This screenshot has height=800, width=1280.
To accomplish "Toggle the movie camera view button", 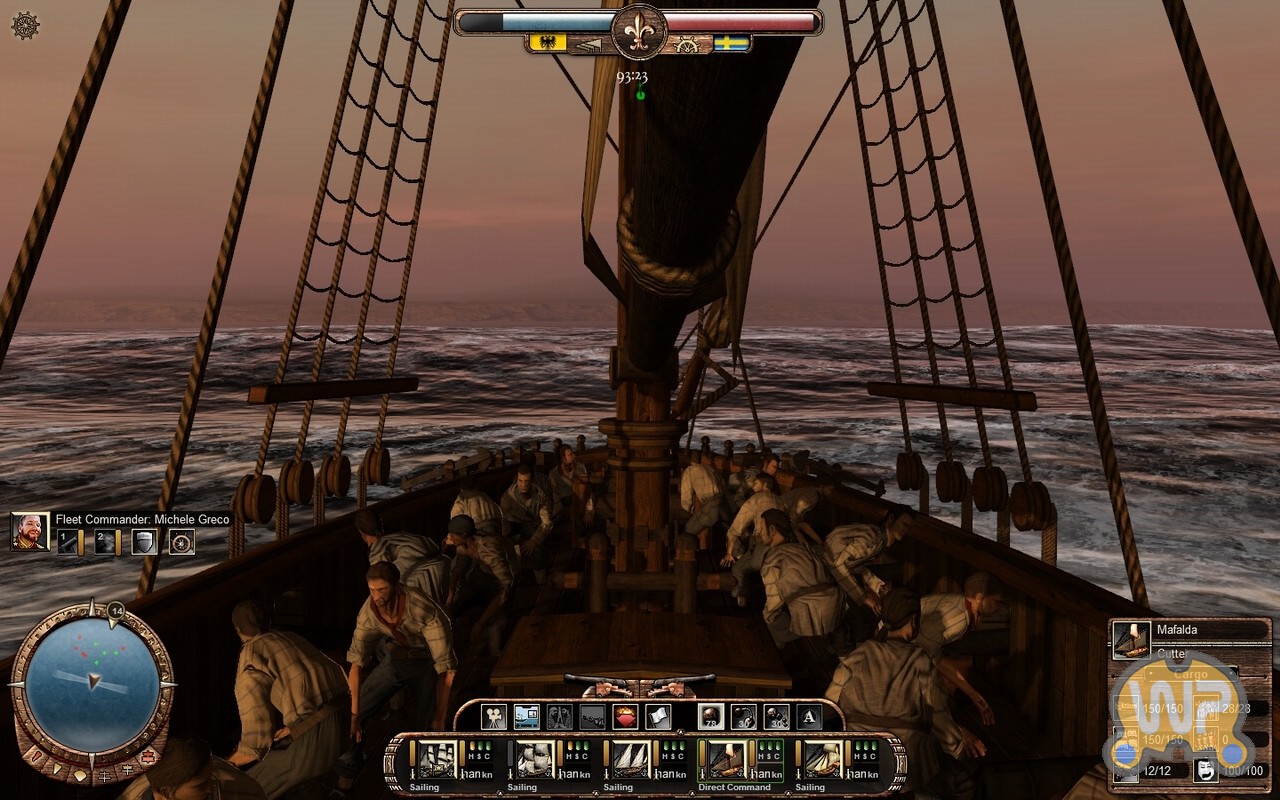I will pyautogui.click(x=494, y=716).
